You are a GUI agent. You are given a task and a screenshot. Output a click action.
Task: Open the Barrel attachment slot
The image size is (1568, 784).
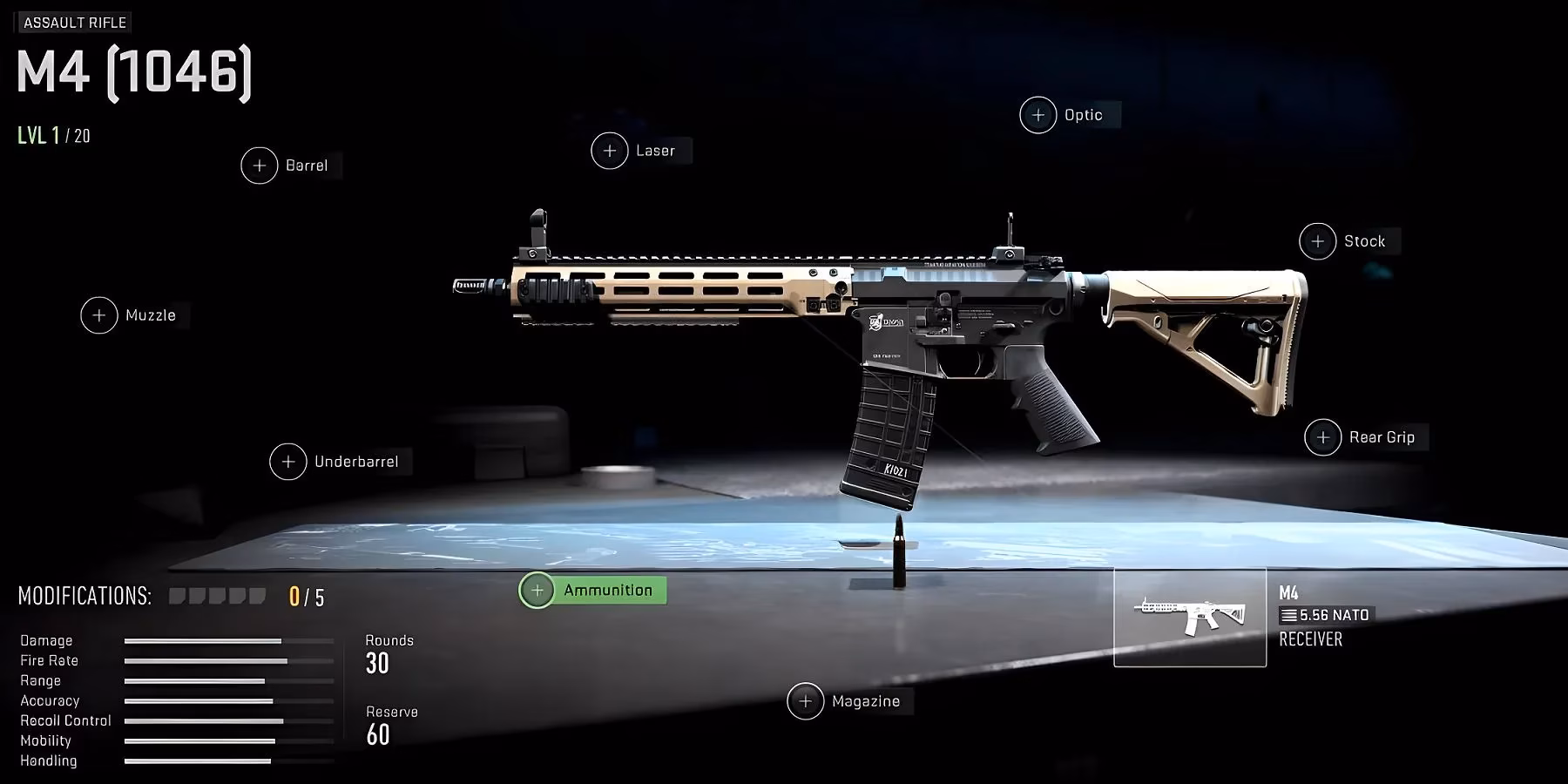tap(259, 166)
